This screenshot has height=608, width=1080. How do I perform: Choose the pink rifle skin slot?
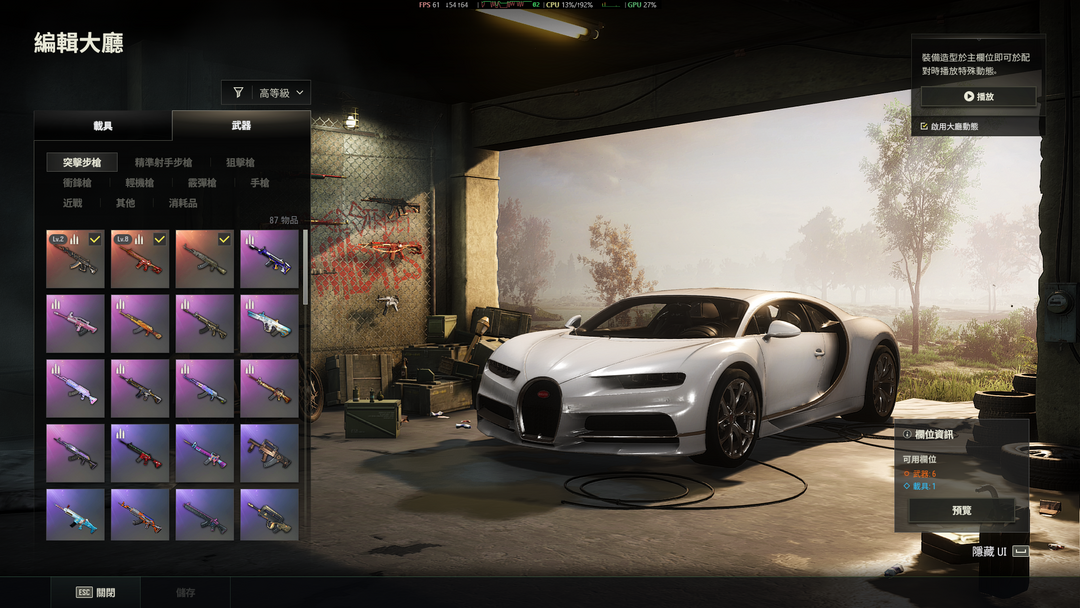click(75, 324)
